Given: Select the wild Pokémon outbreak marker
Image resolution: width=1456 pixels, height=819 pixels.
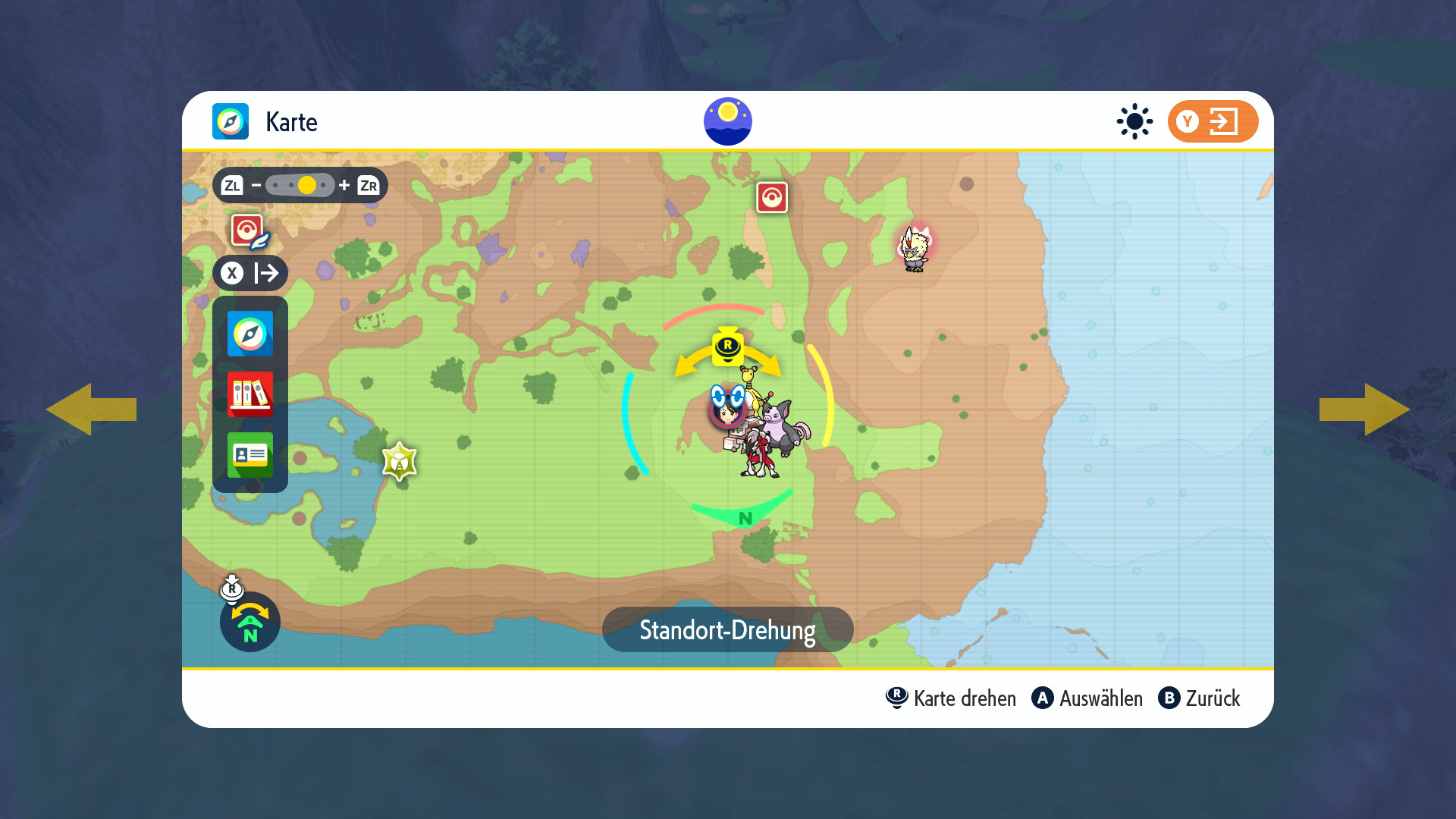Looking at the screenshot, I should [x=915, y=248].
